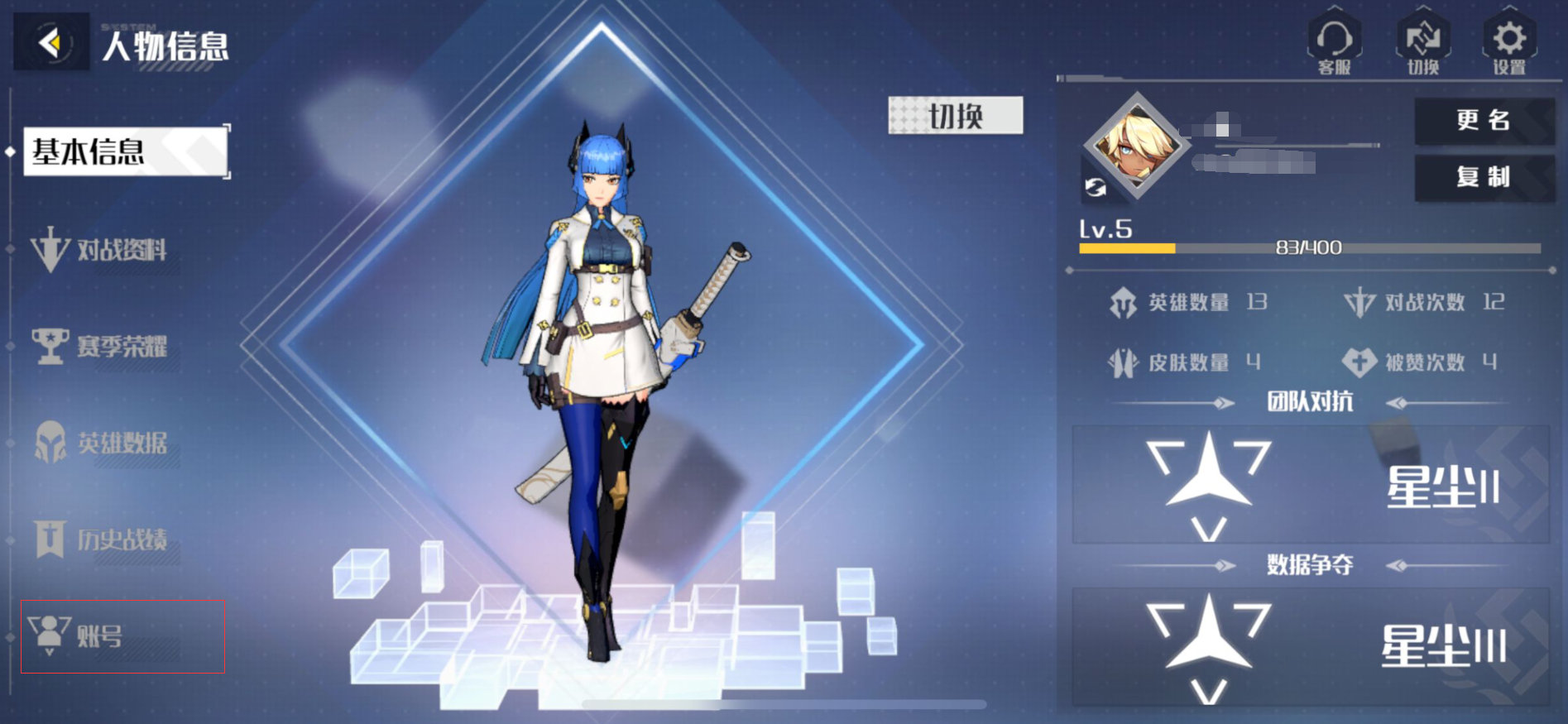Click the 更名 rename button
This screenshot has width=1568, height=724.
click(1484, 121)
